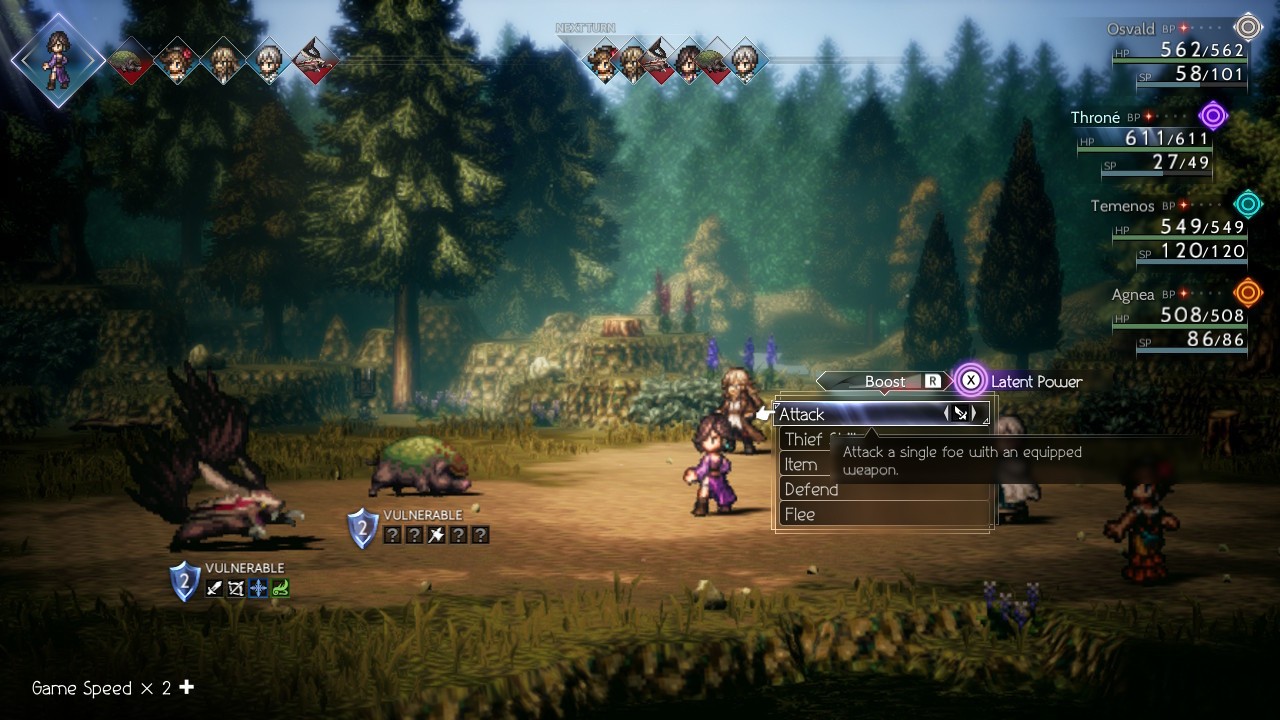Select Defend in the battle menu
This screenshot has width=1280, height=720.
pos(812,490)
